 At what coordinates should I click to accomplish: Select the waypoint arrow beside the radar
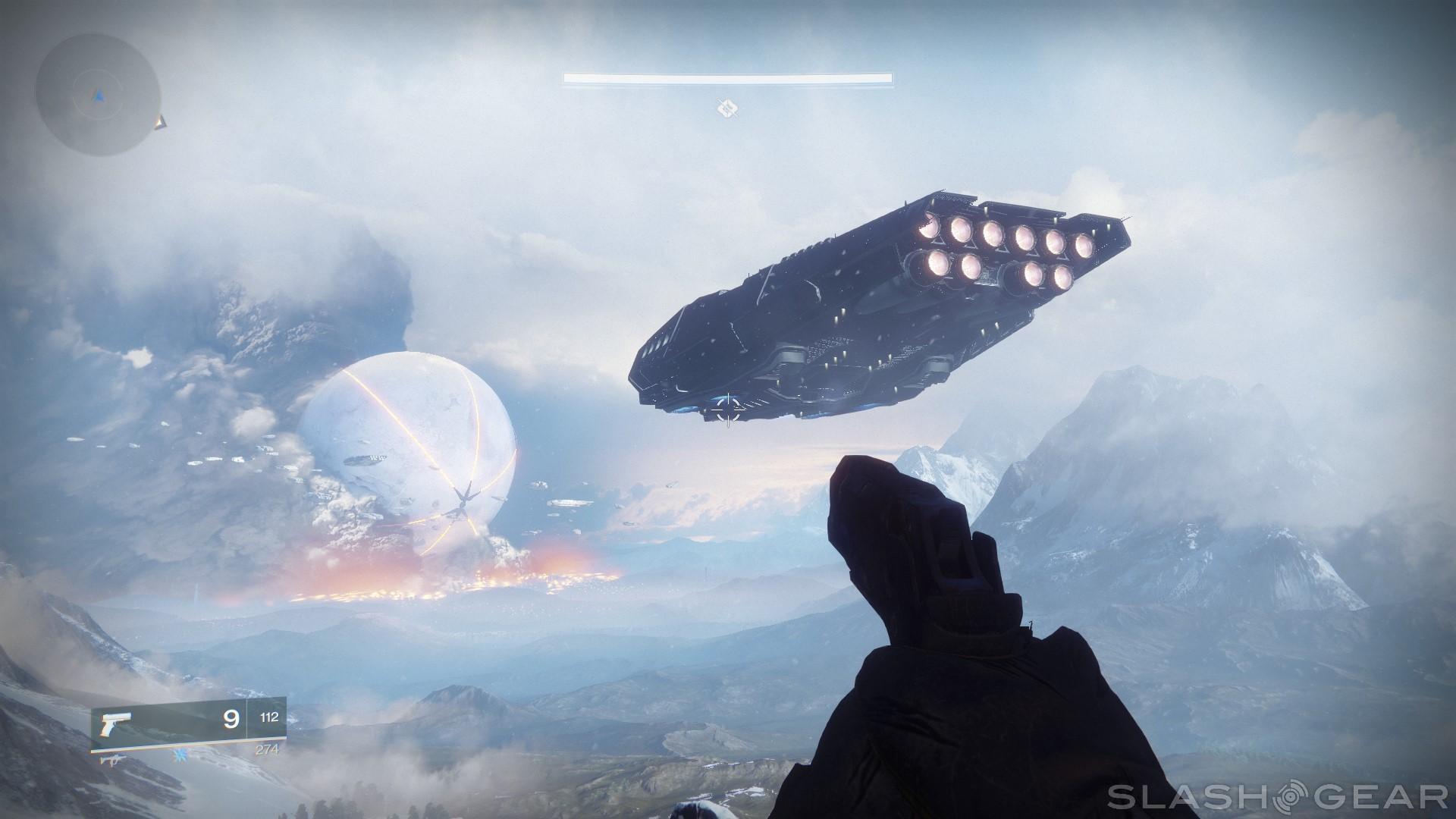160,121
